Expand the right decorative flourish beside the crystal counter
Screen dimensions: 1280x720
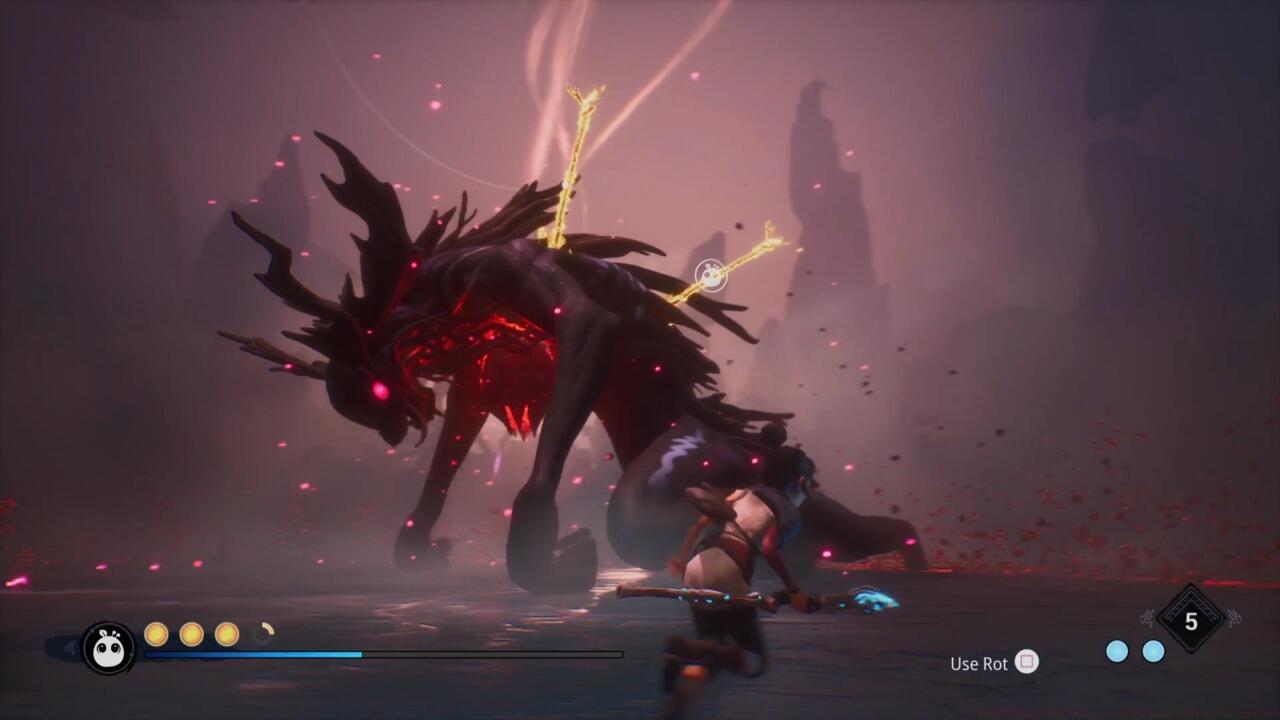point(1232,620)
